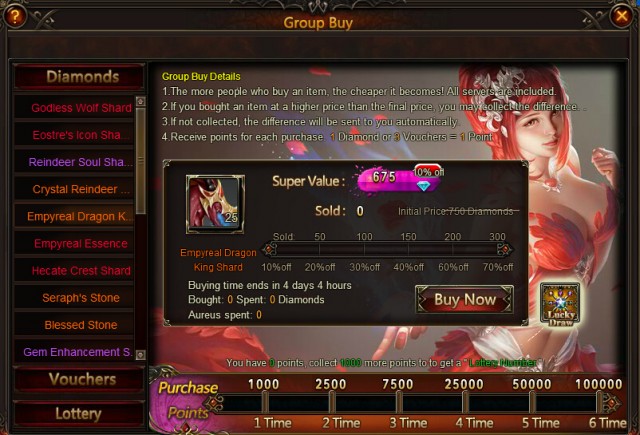Choose Seraph's Stone in item list

tap(80, 298)
